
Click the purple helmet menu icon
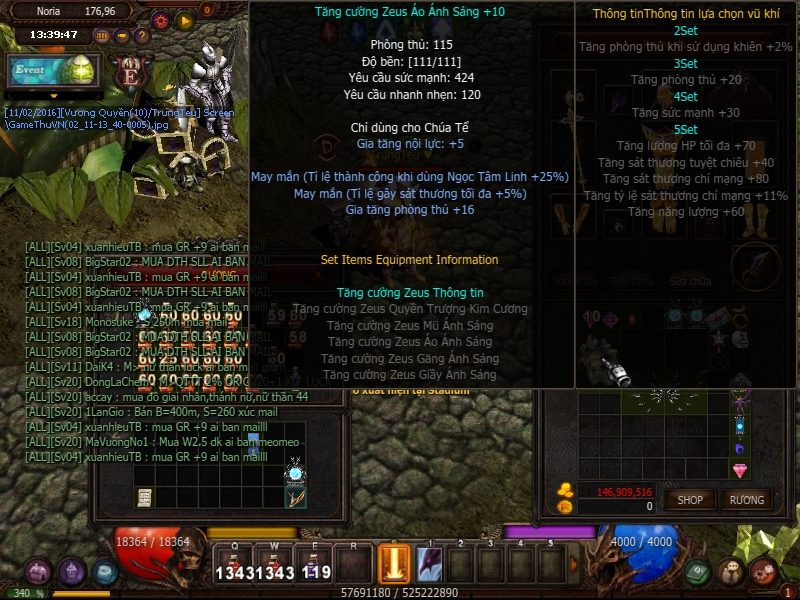coord(72,572)
